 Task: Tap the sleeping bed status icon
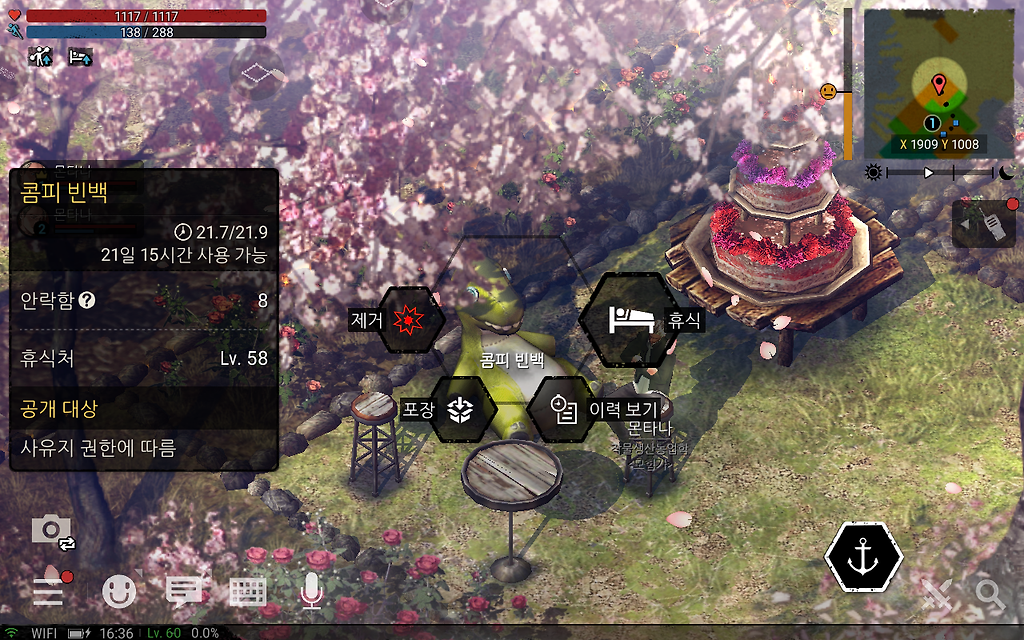coord(80,57)
